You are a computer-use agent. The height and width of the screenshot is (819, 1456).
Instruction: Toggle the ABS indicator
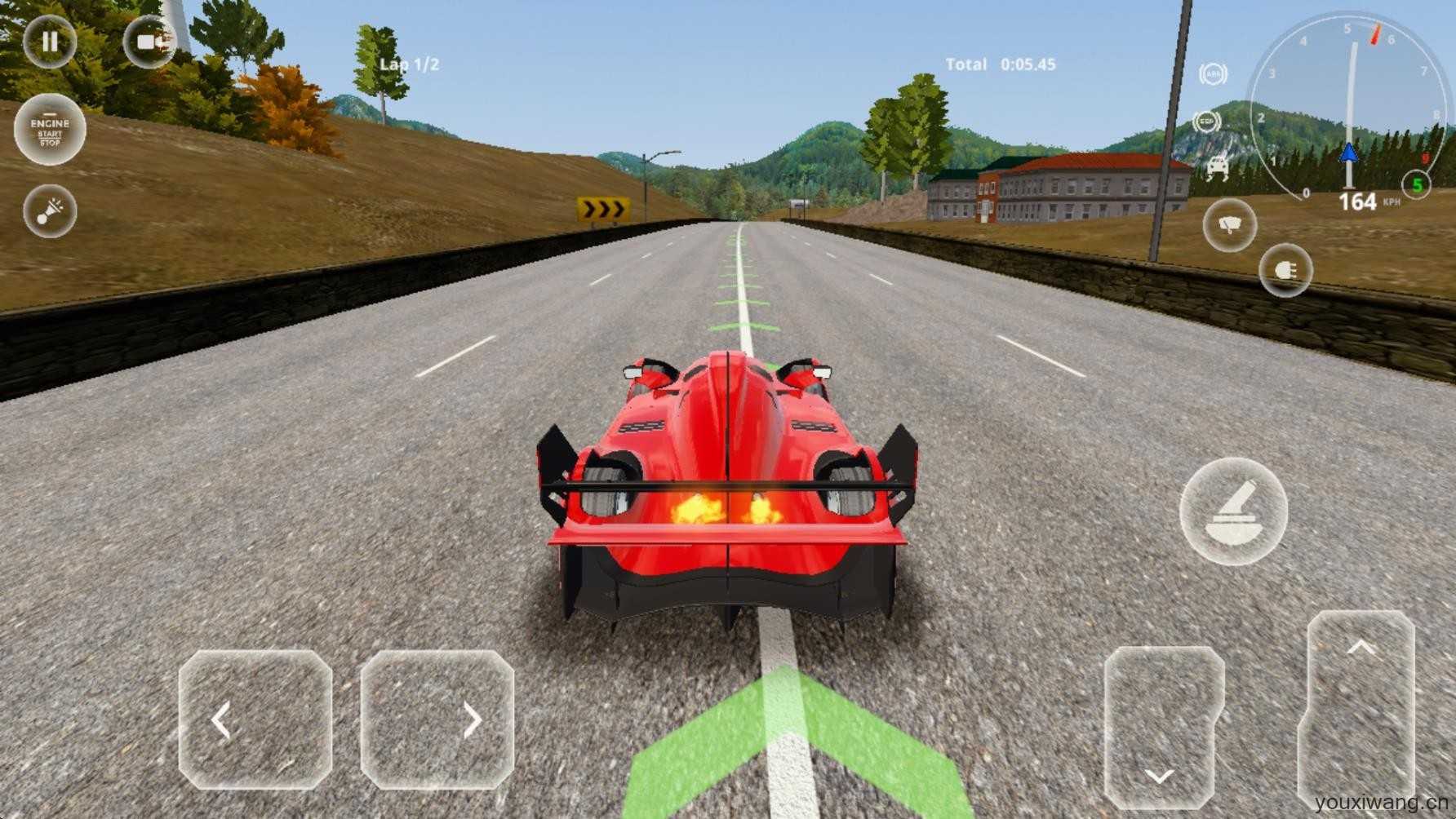(x=1214, y=75)
